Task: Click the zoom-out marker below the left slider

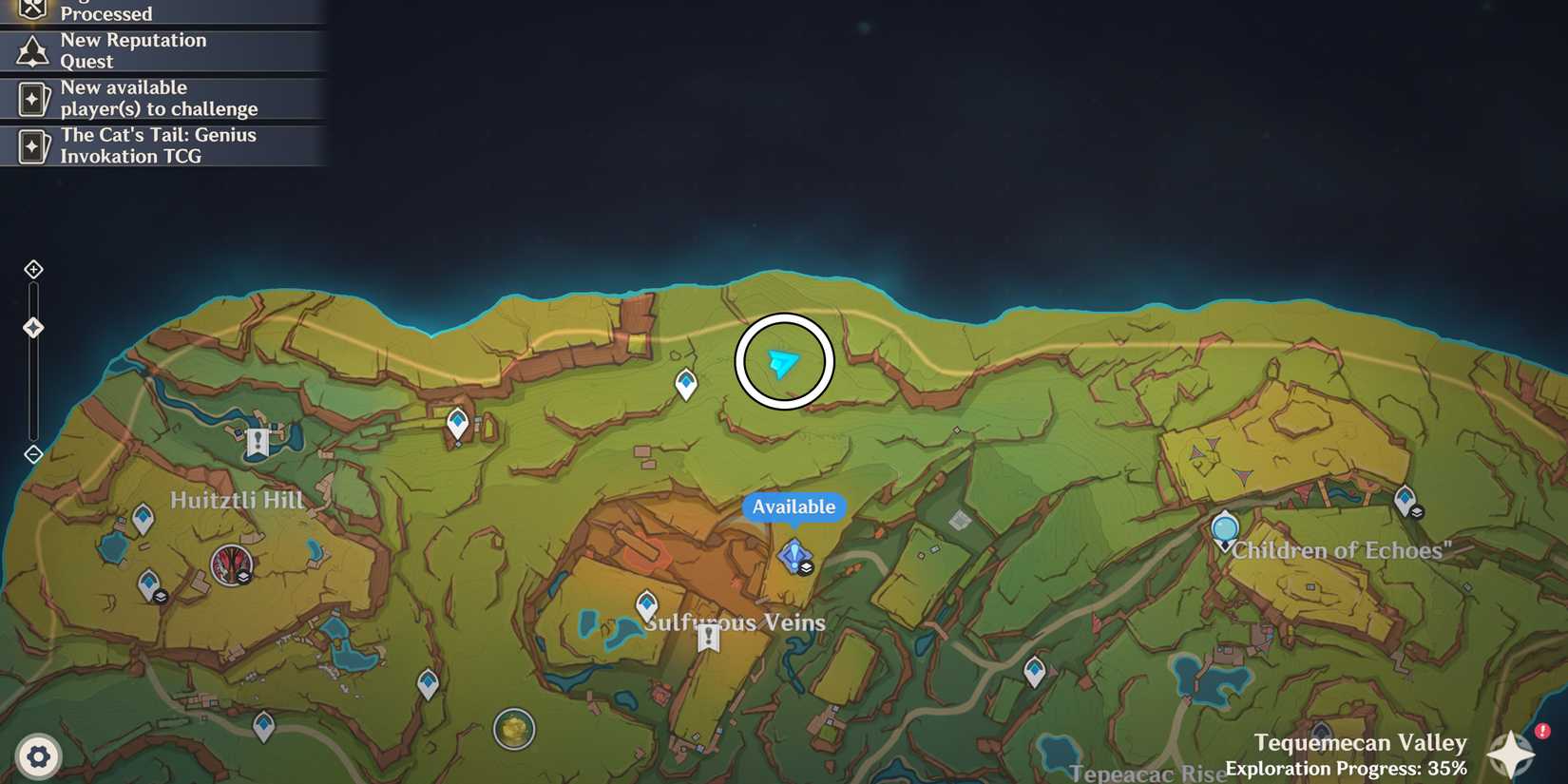Action: pyautogui.click(x=33, y=453)
